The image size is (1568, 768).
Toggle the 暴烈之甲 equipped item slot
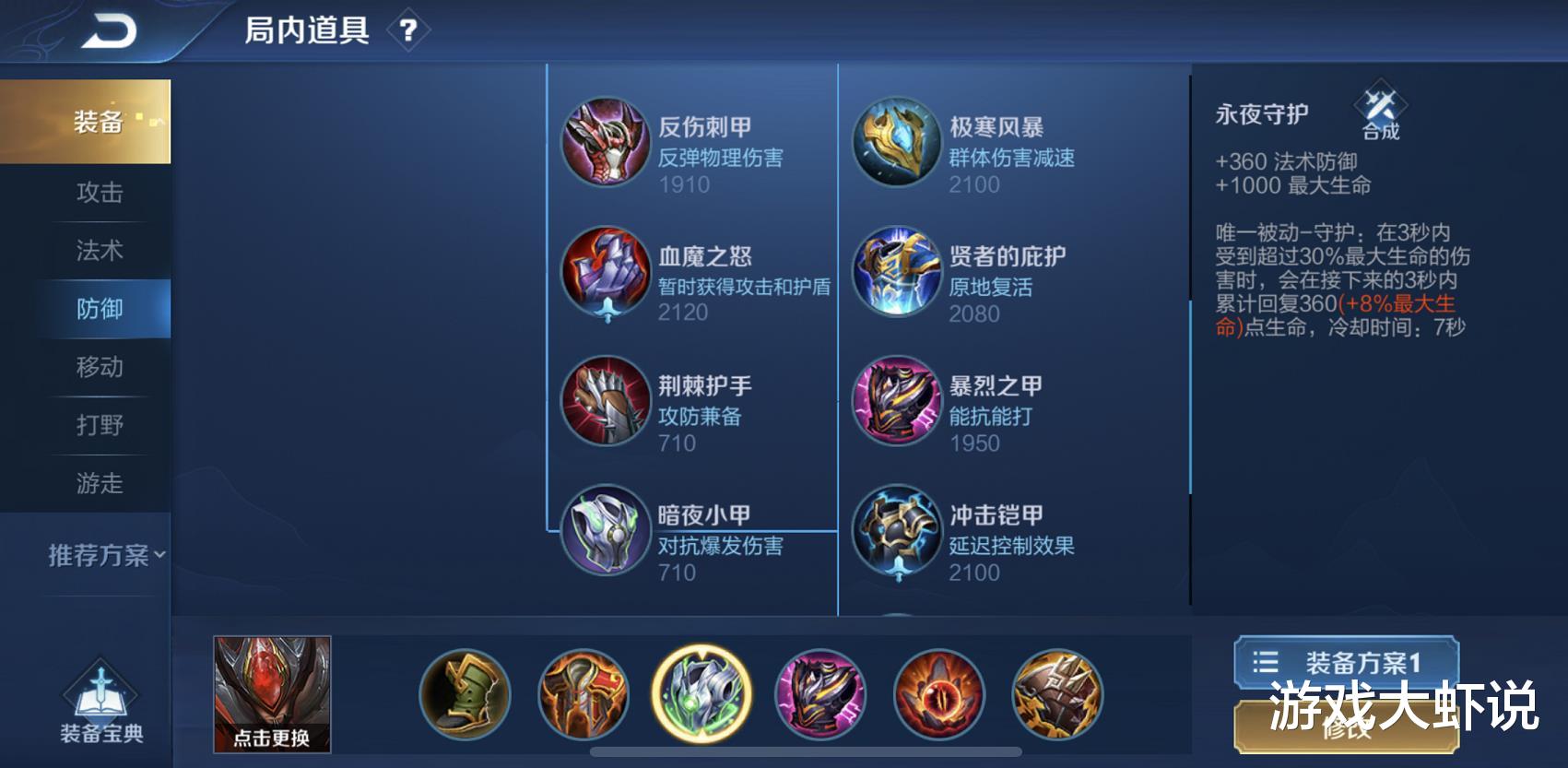coord(820,696)
